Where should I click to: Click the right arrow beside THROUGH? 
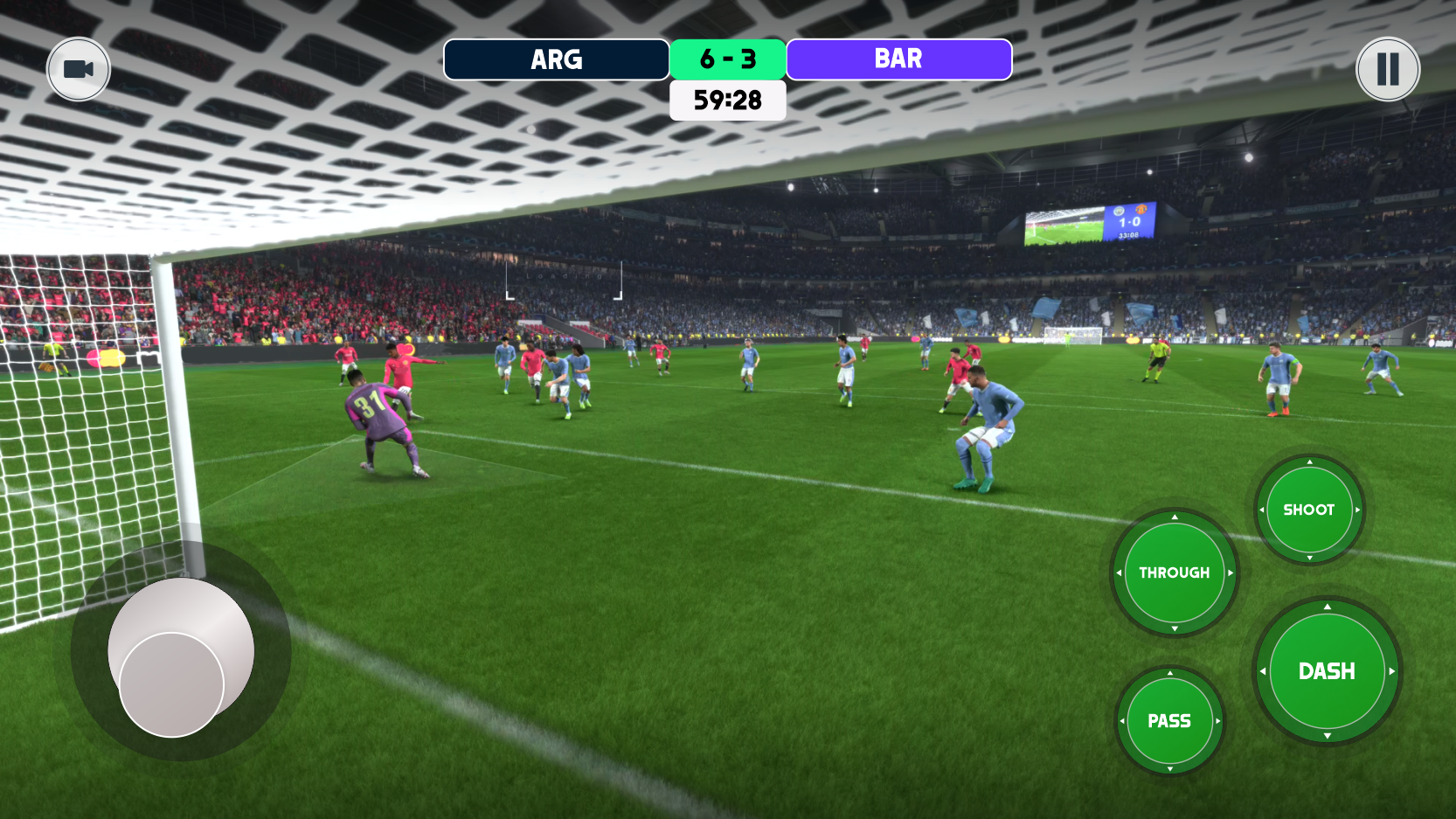[1231, 573]
